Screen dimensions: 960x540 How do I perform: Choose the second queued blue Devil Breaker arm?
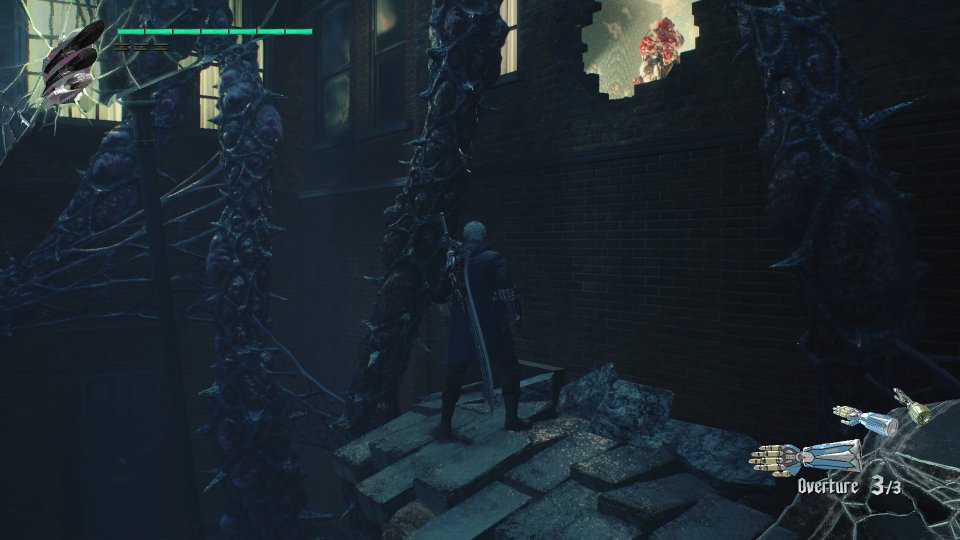(866, 419)
